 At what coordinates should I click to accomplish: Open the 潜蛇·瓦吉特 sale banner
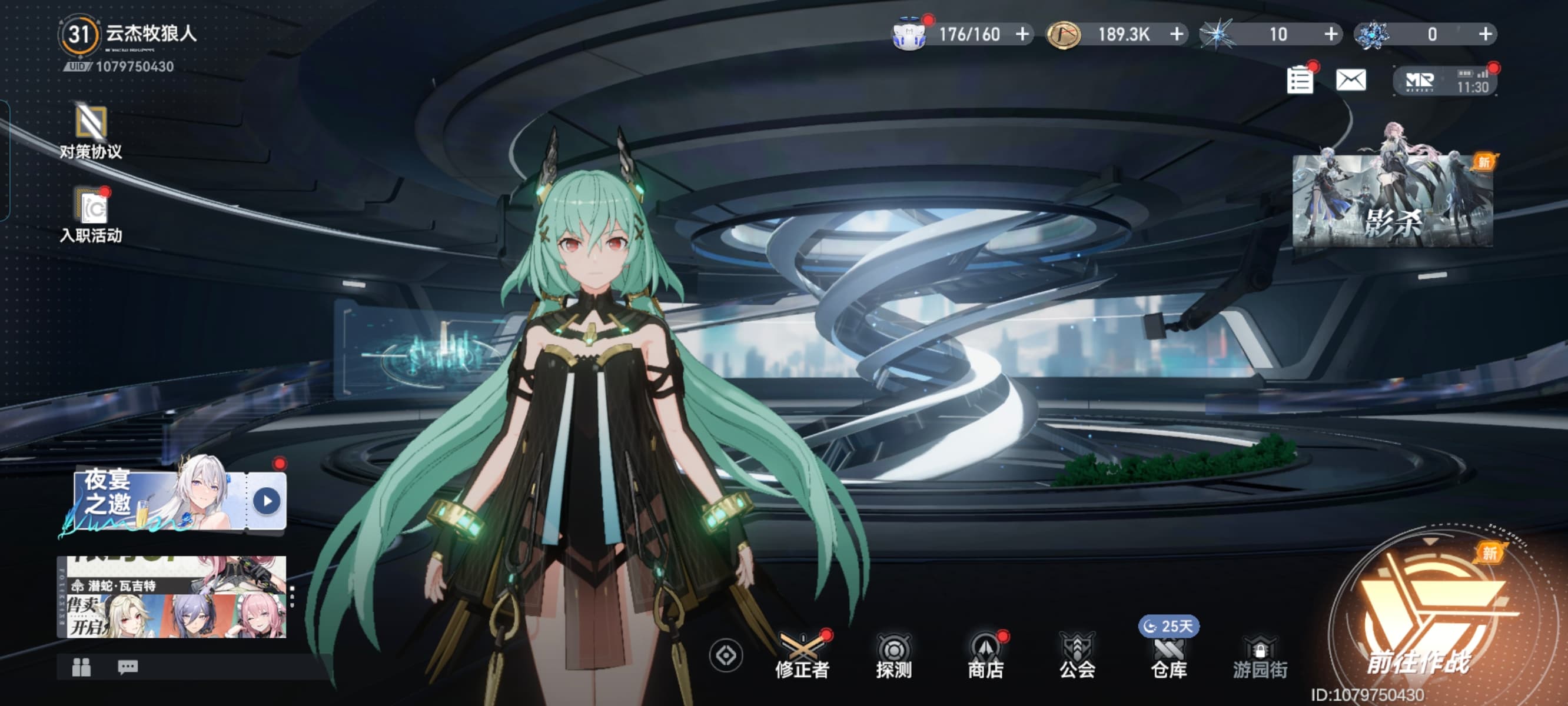point(171,597)
